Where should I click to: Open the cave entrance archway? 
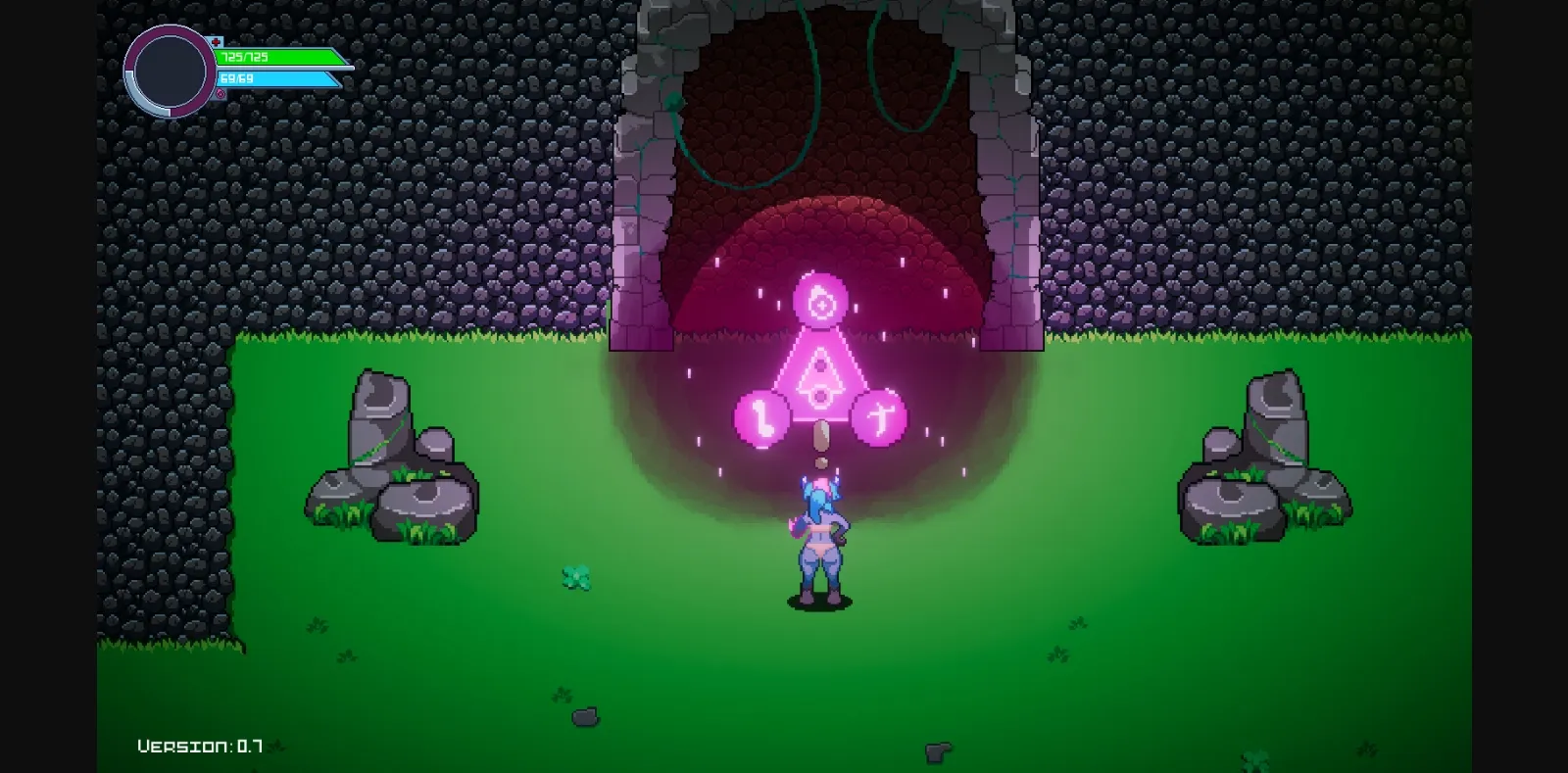pyautogui.click(x=821, y=176)
